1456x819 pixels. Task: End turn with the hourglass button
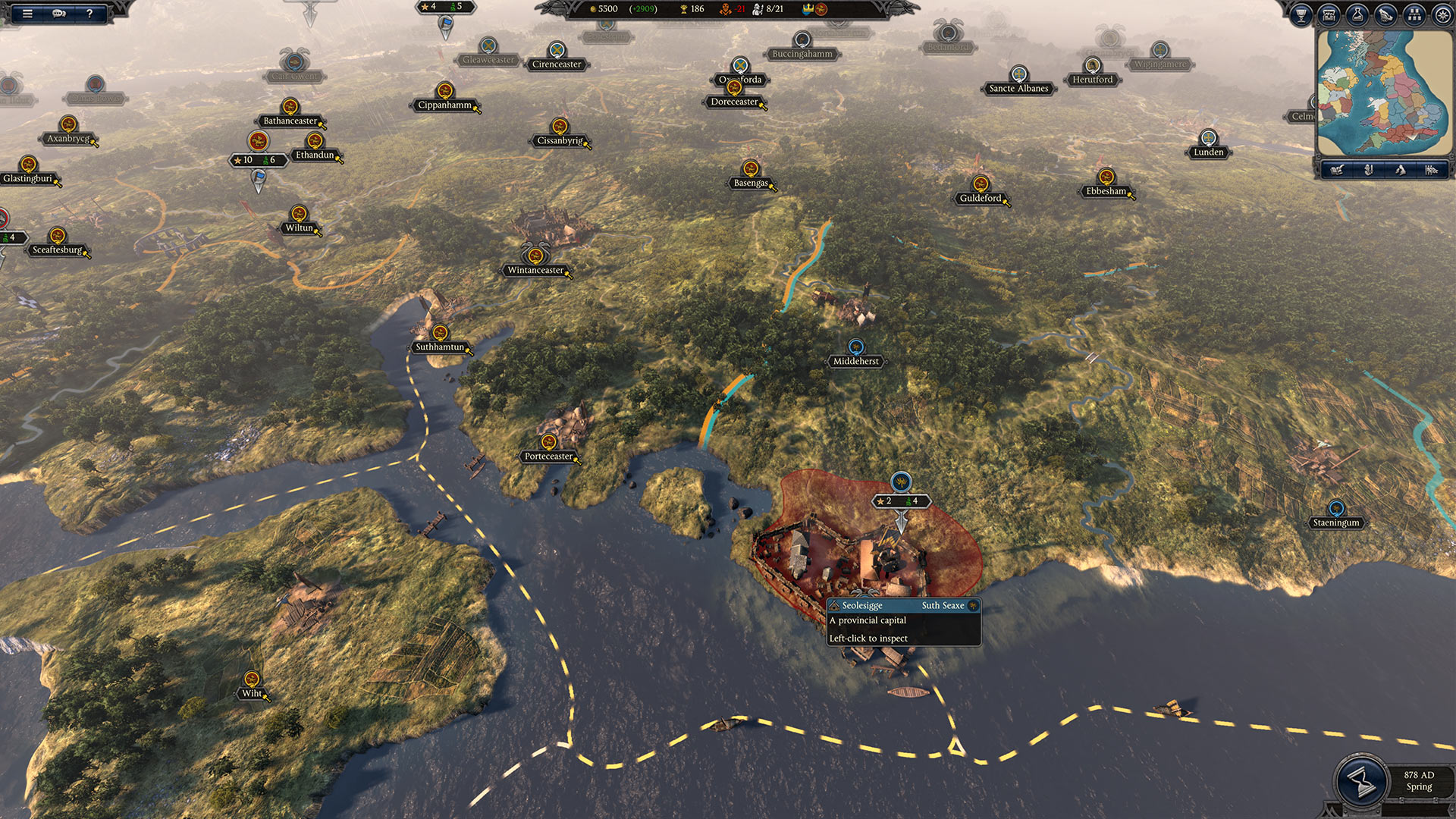(x=1361, y=782)
